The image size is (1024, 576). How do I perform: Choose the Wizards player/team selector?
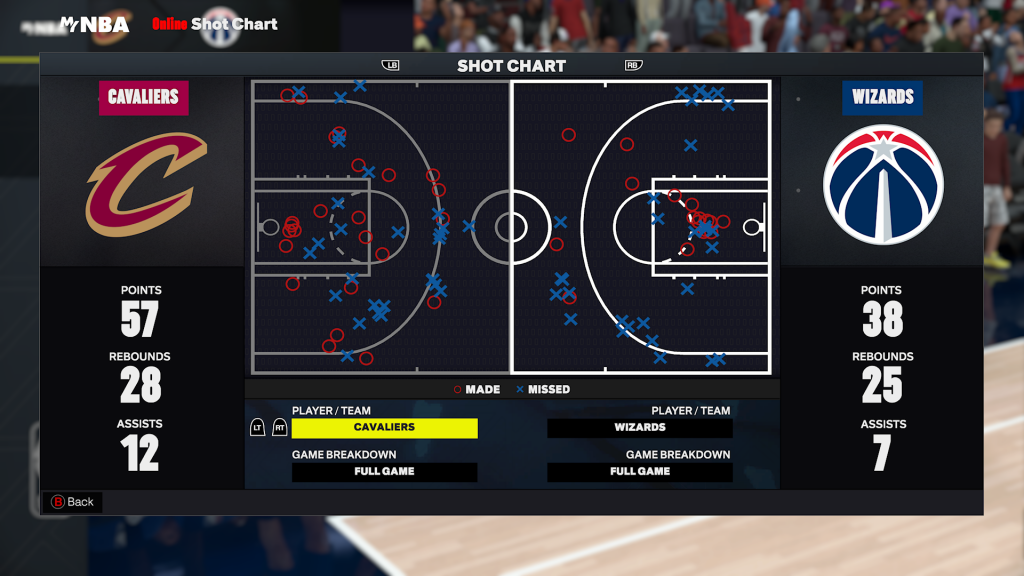(x=640, y=428)
